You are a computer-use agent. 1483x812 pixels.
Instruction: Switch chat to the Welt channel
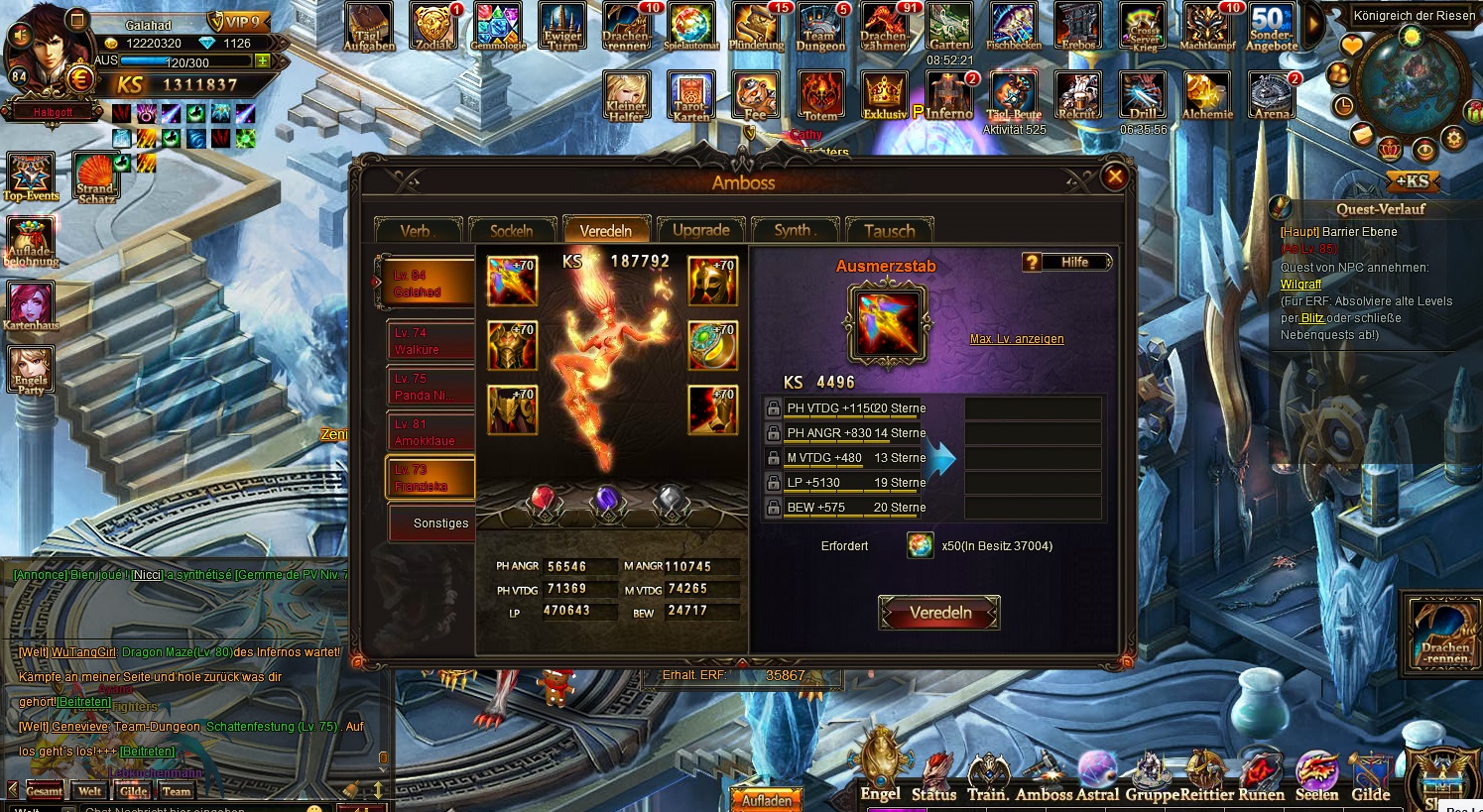coord(89,791)
